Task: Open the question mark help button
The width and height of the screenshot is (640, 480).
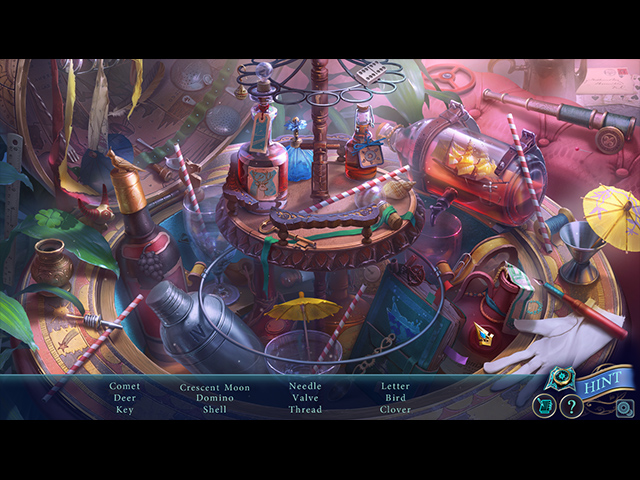Action: [570, 406]
